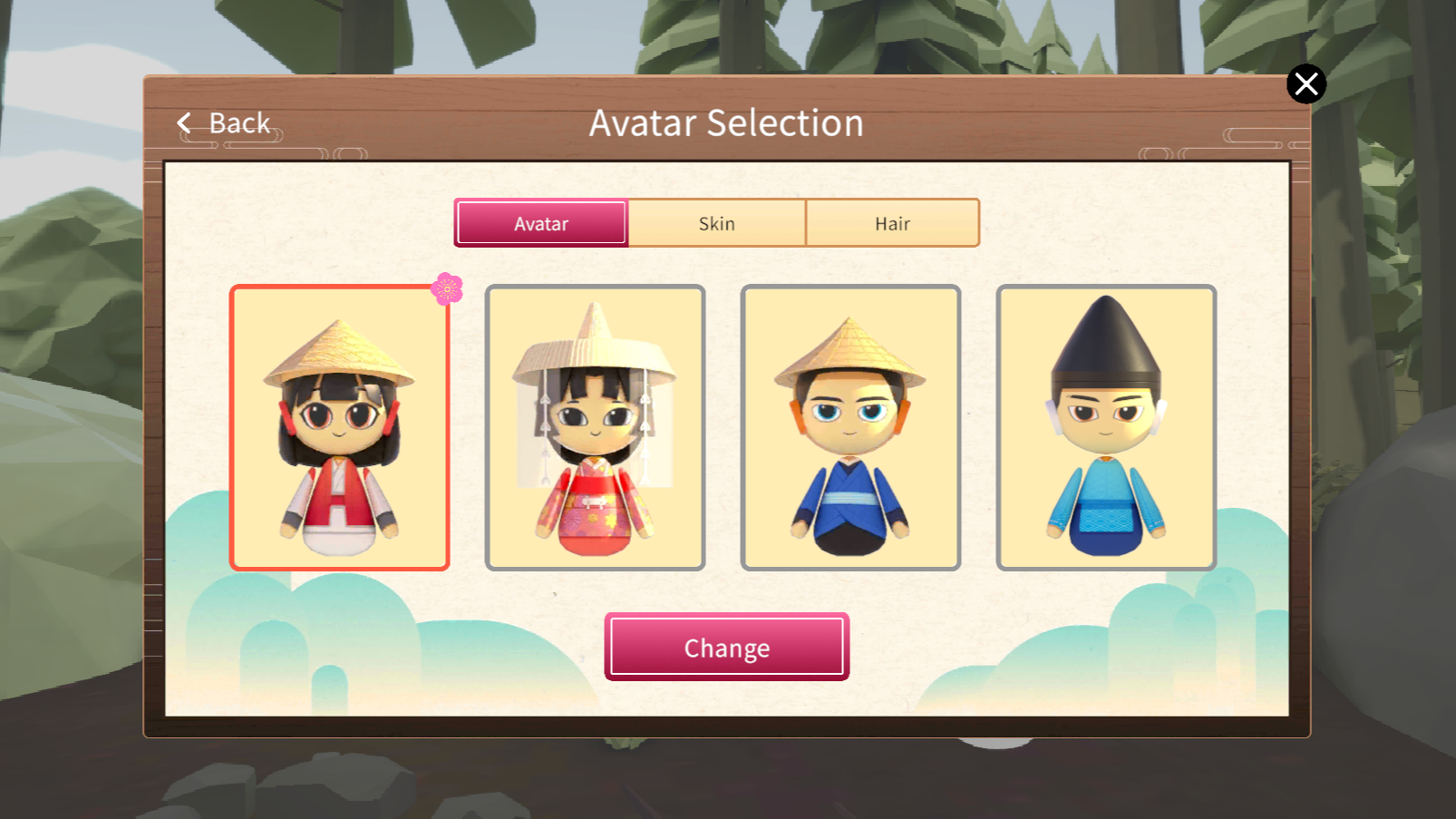Image resolution: width=1456 pixels, height=819 pixels.
Task: Open the Skin tab
Action: tap(716, 223)
